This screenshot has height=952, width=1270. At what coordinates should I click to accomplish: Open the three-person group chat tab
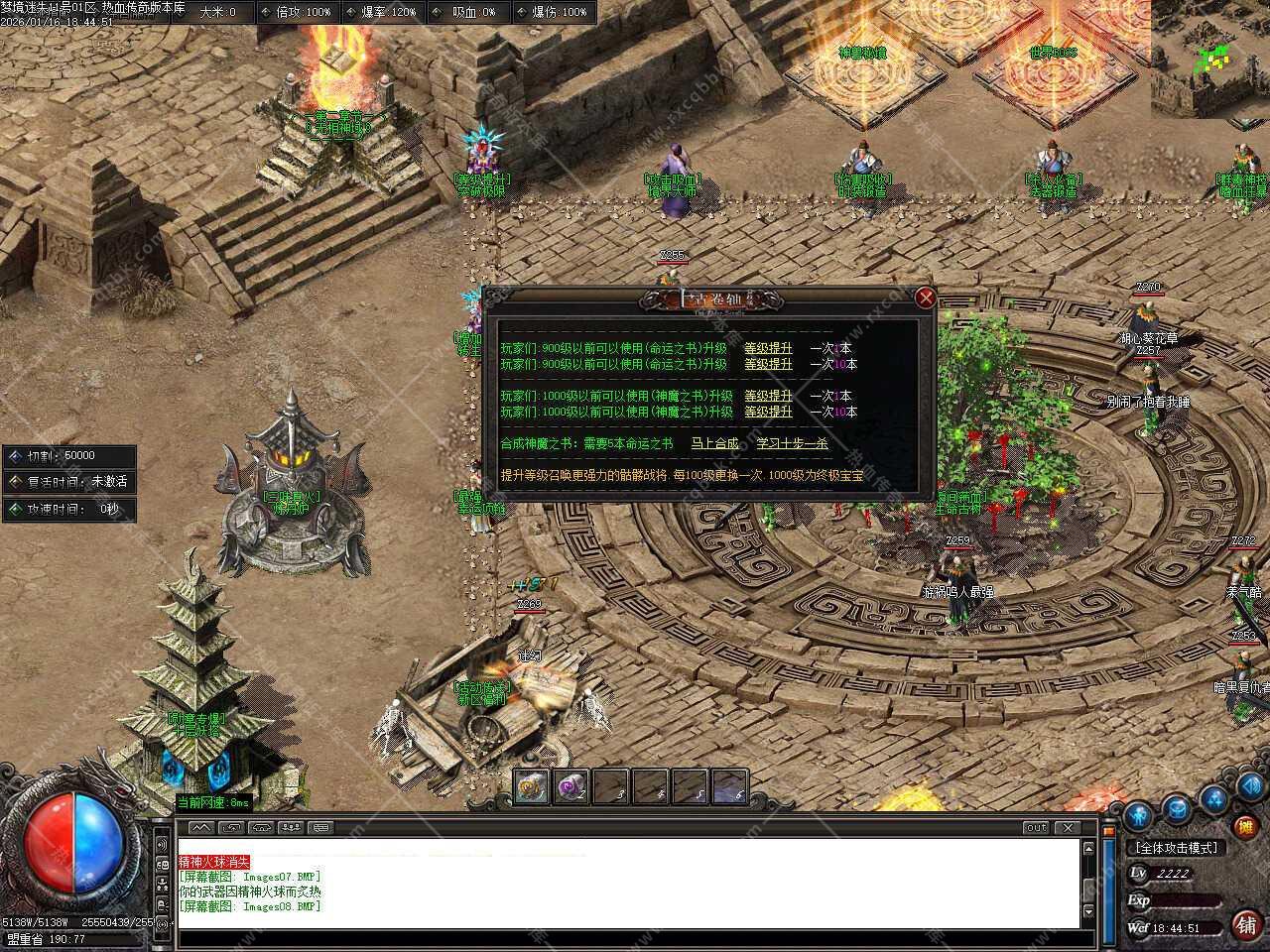[x=292, y=827]
